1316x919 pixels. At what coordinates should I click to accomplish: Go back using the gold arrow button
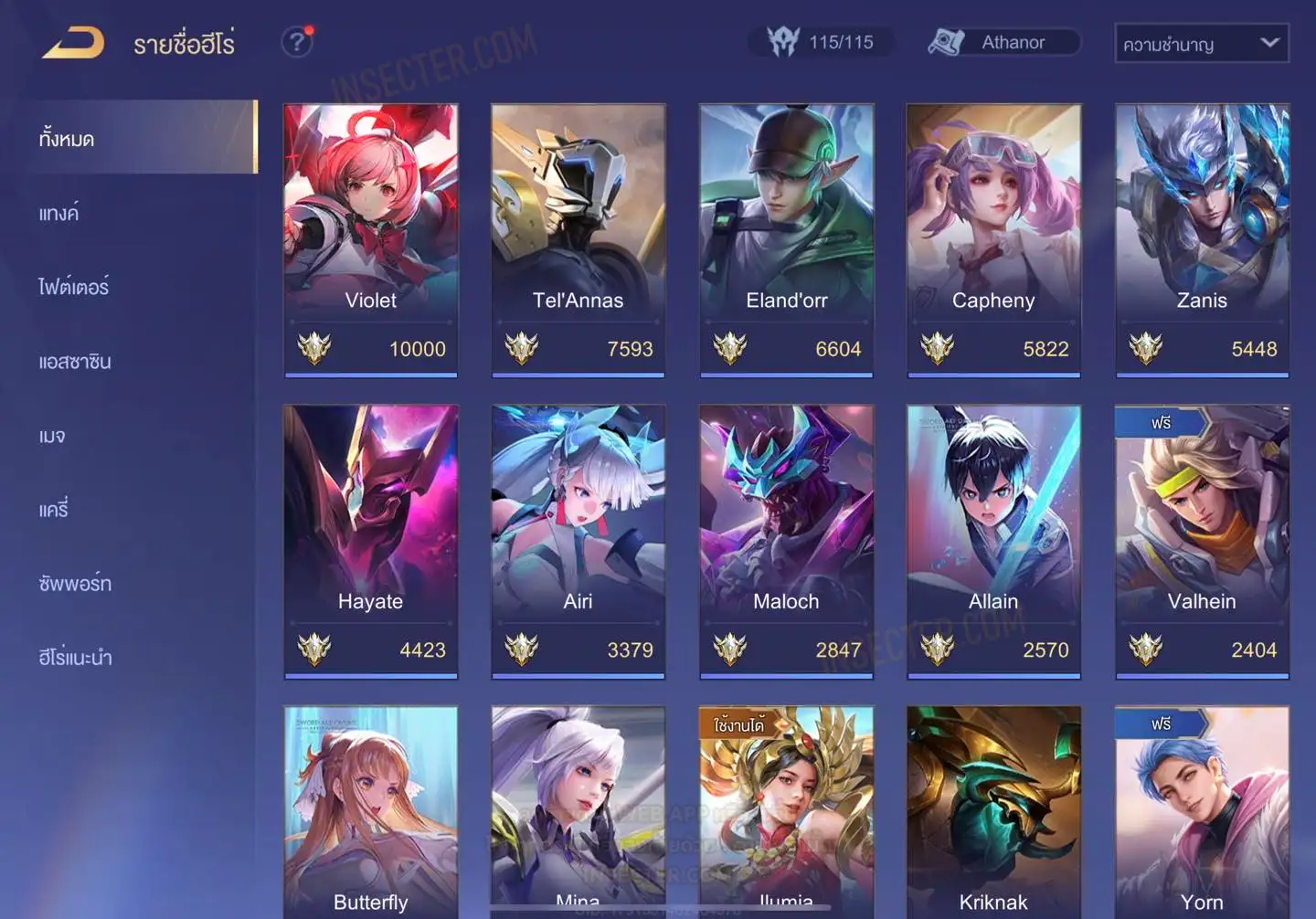pyautogui.click(x=73, y=43)
